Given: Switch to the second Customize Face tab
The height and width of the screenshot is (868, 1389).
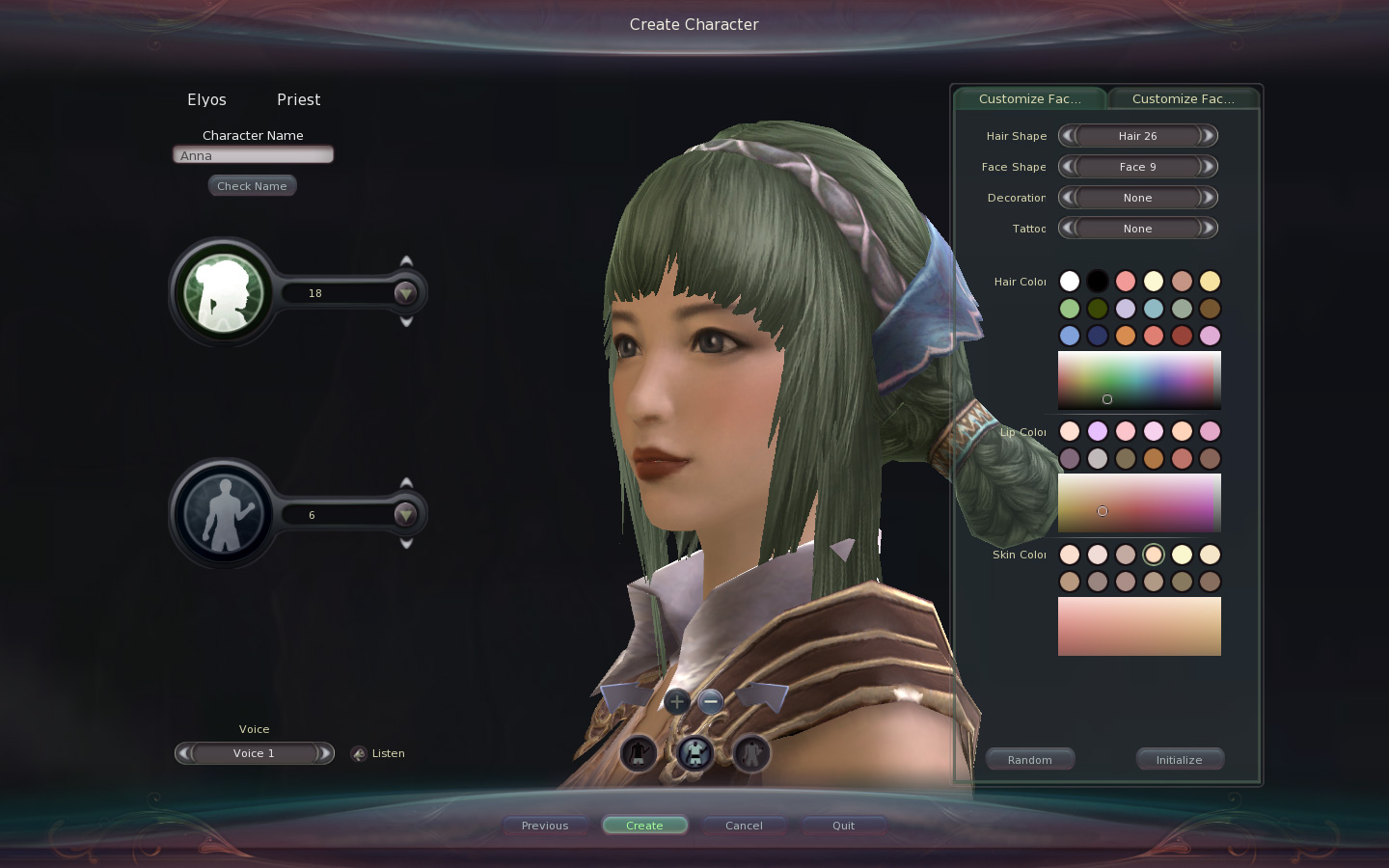Looking at the screenshot, I should [x=1183, y=99].
